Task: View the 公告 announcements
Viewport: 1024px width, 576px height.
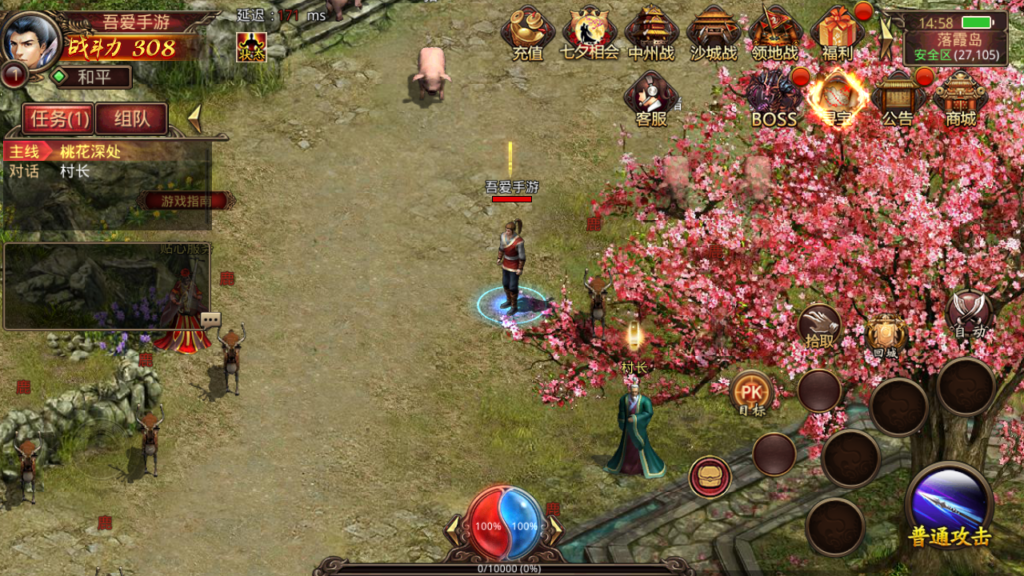Action: pos(897,98)
